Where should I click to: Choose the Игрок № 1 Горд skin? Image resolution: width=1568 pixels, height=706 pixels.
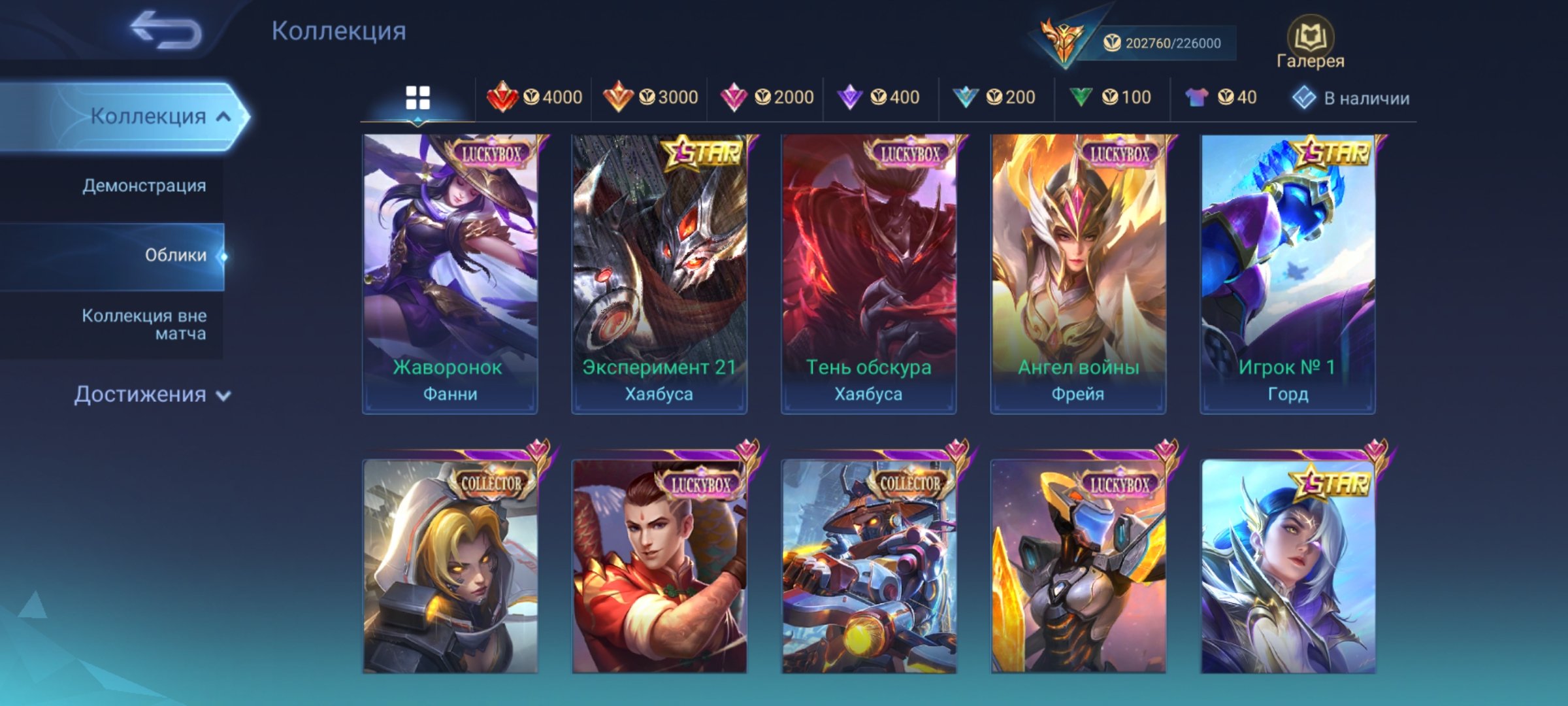(1288, 274)
